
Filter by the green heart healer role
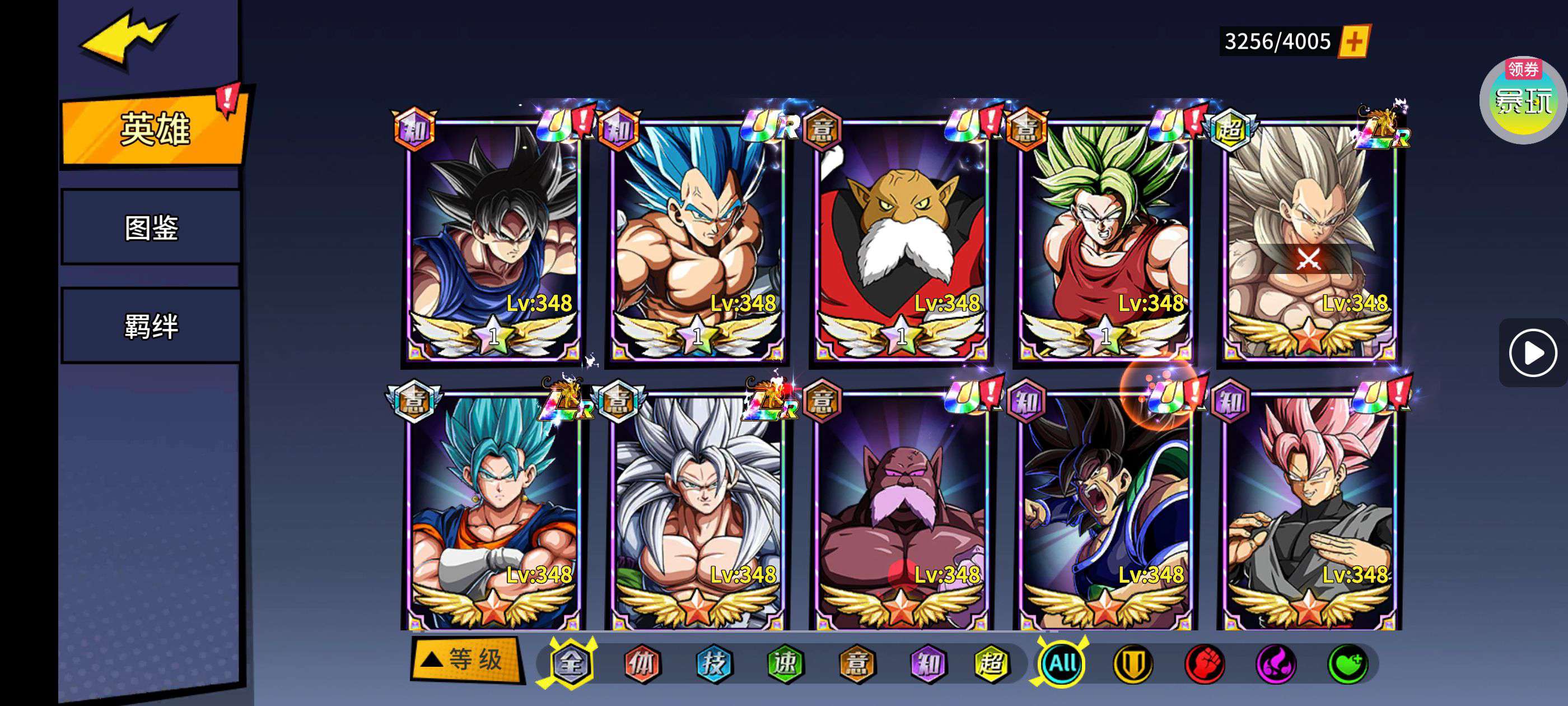coord(1347,663)
